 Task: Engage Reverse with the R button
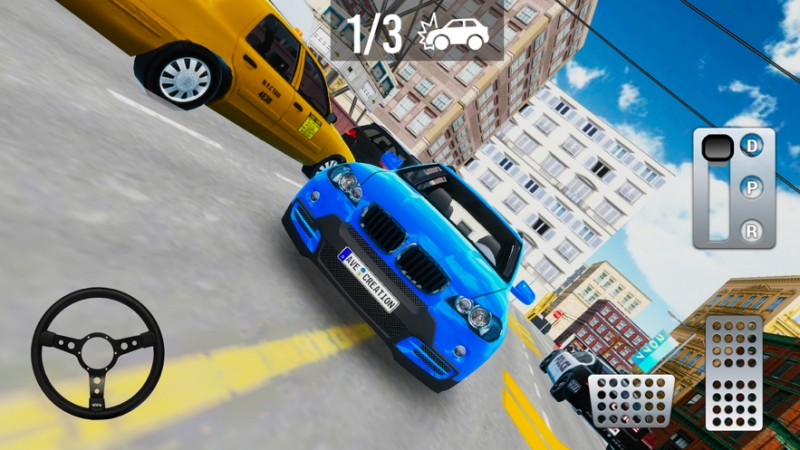point(751,231)
